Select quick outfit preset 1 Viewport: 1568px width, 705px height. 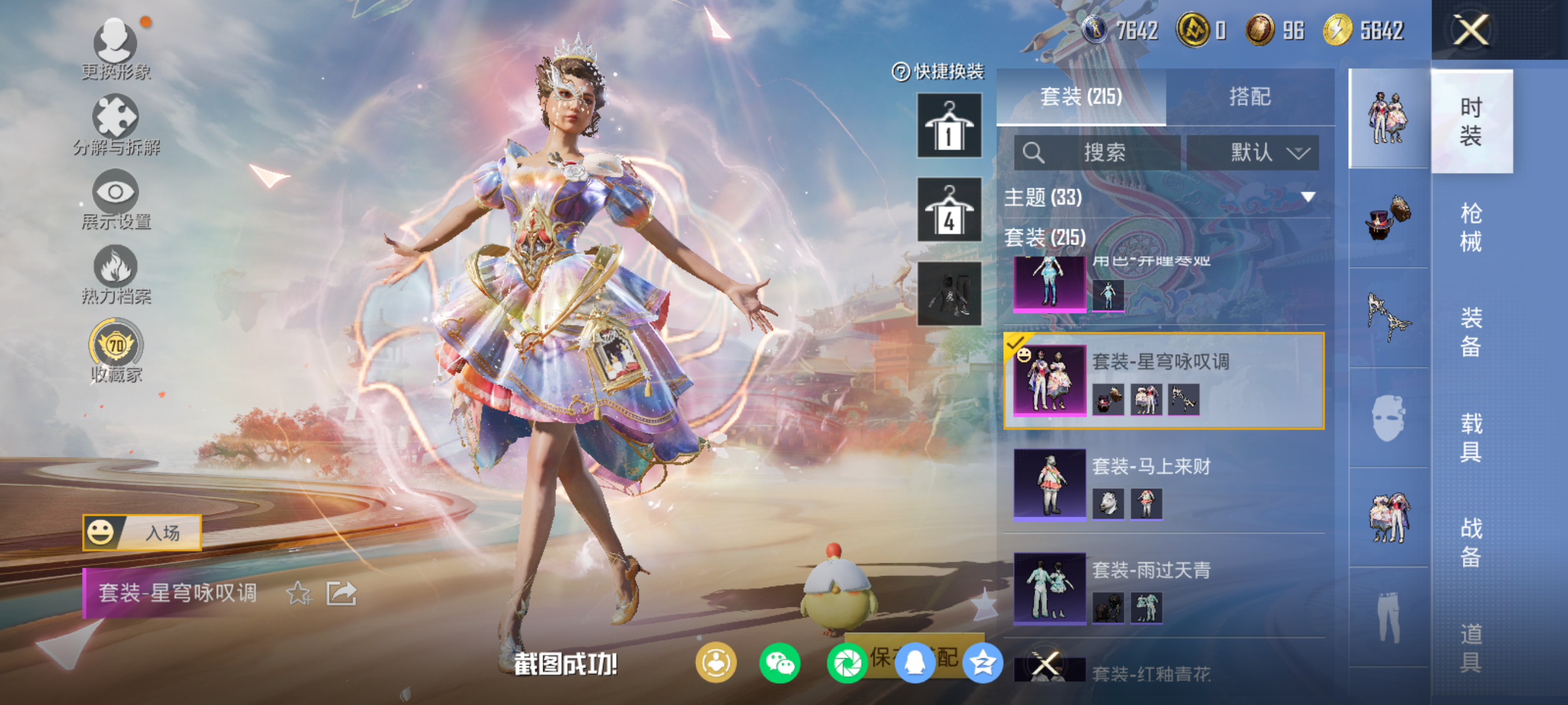[x=948, y=125]
